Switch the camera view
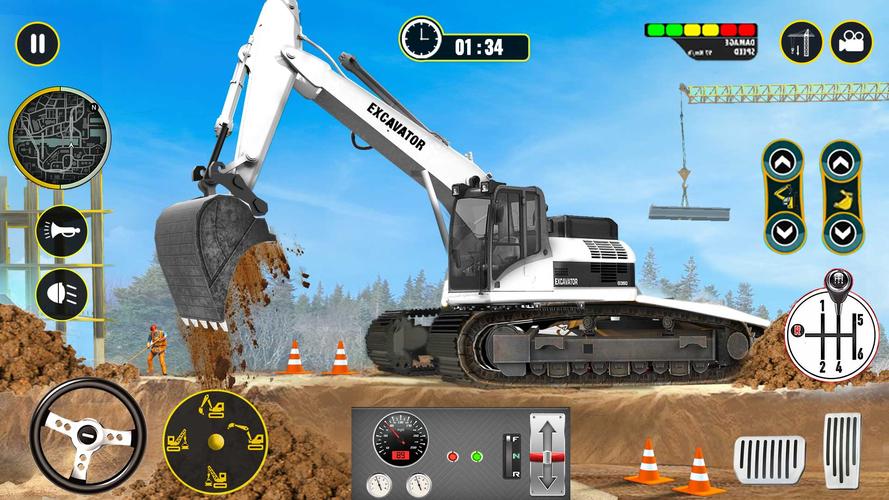 click(851, 43)
